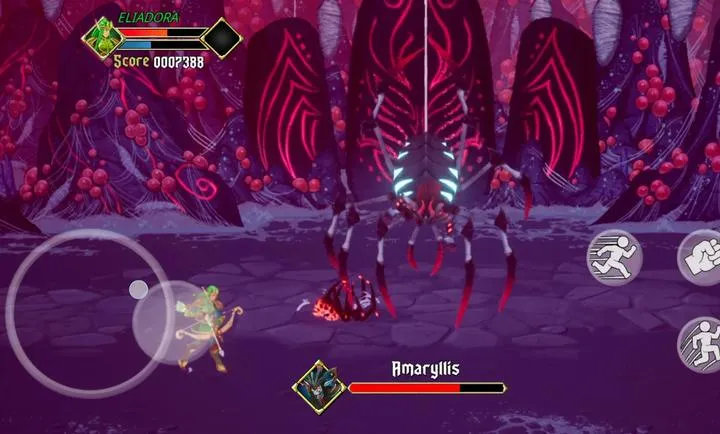Viewport: 720px width, 434px height.
Task: Tap the empty diamond slot beside the health bar
Action: pyautogui.click(x=221, y=38)
